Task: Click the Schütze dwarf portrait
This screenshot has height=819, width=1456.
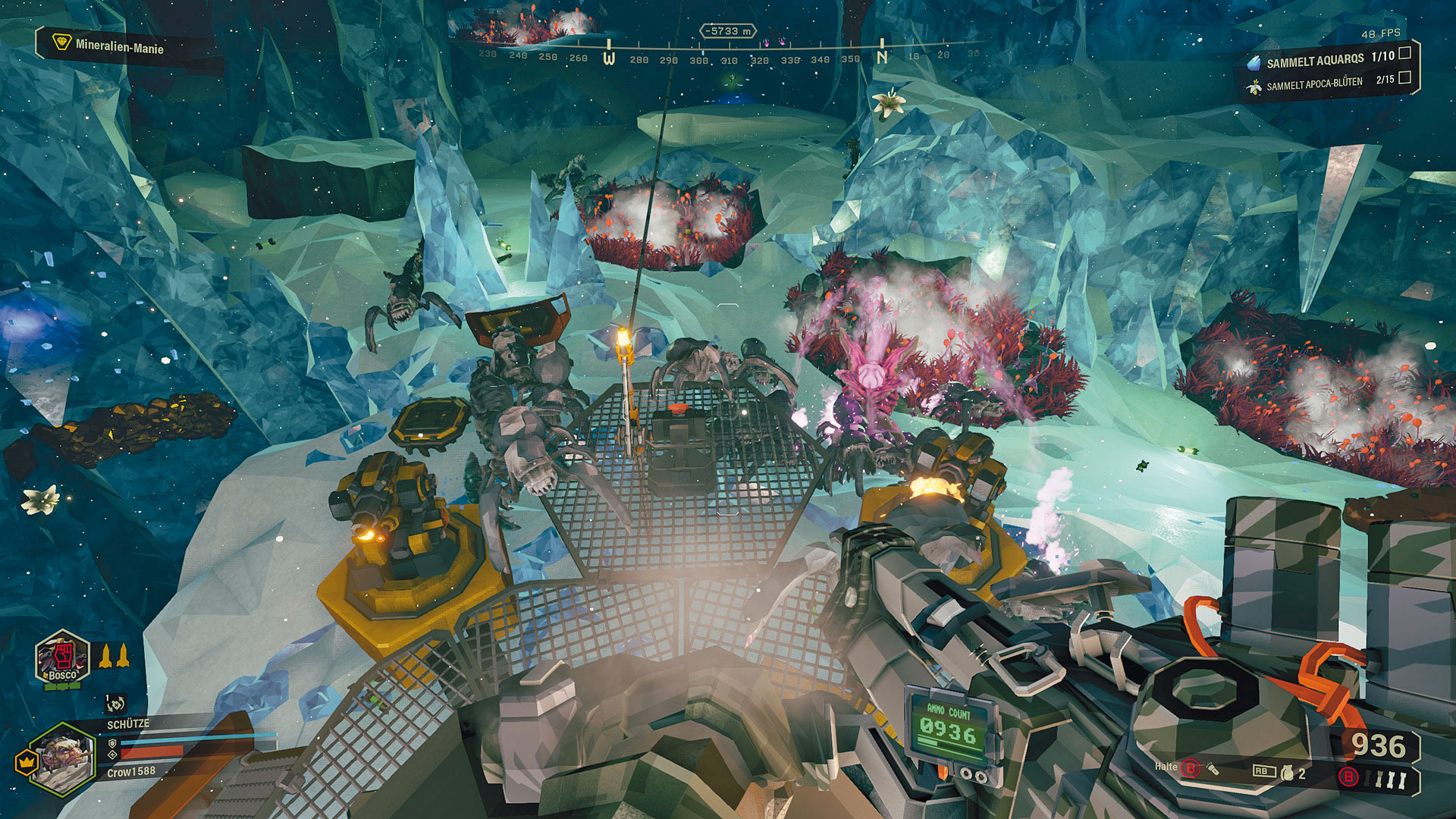Action: (64, 758)
